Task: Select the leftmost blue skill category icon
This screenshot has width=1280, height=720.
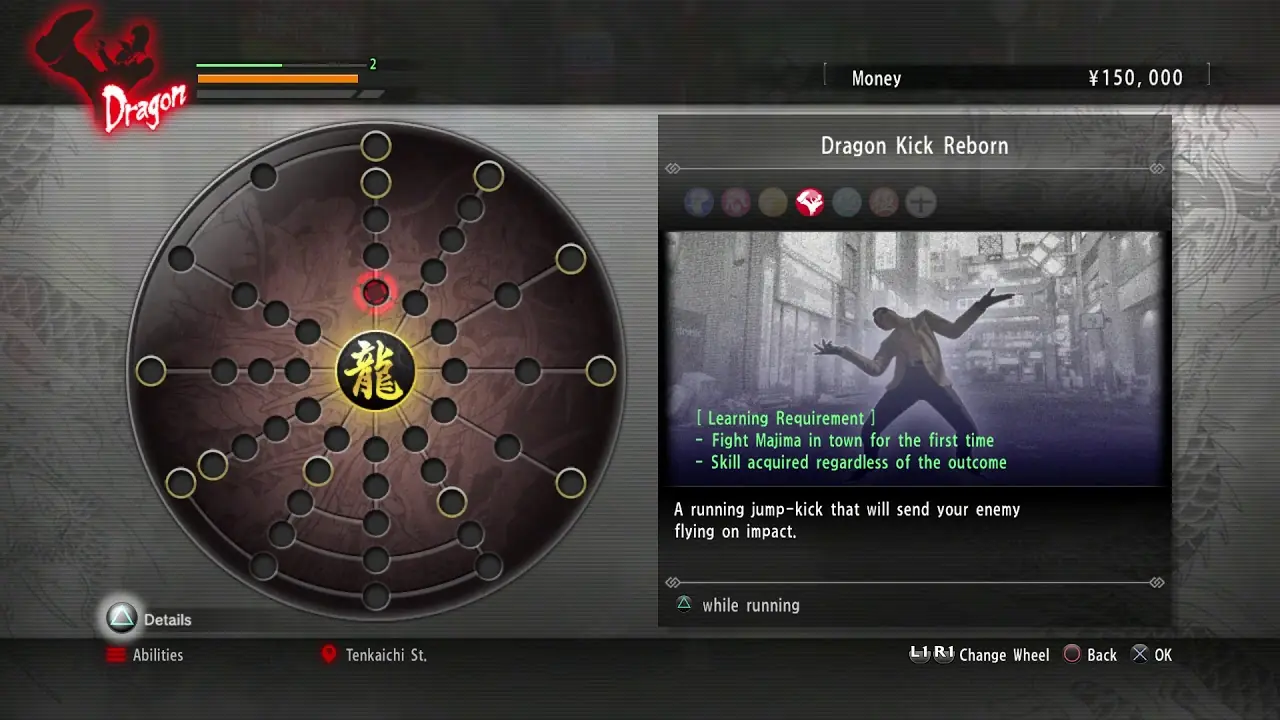Action: tap(699, 202)
